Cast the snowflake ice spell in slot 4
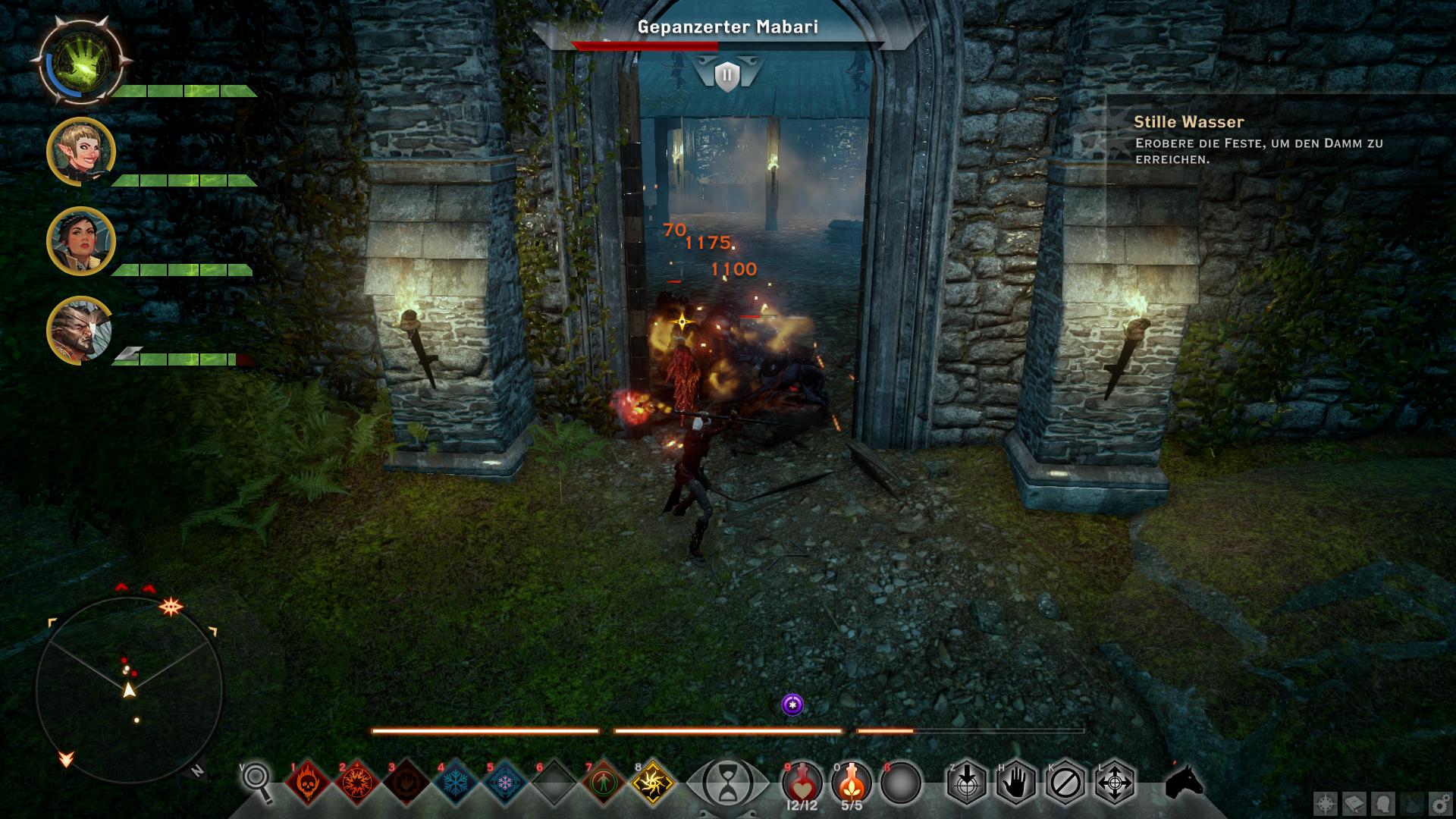 [x=456, y=781]
